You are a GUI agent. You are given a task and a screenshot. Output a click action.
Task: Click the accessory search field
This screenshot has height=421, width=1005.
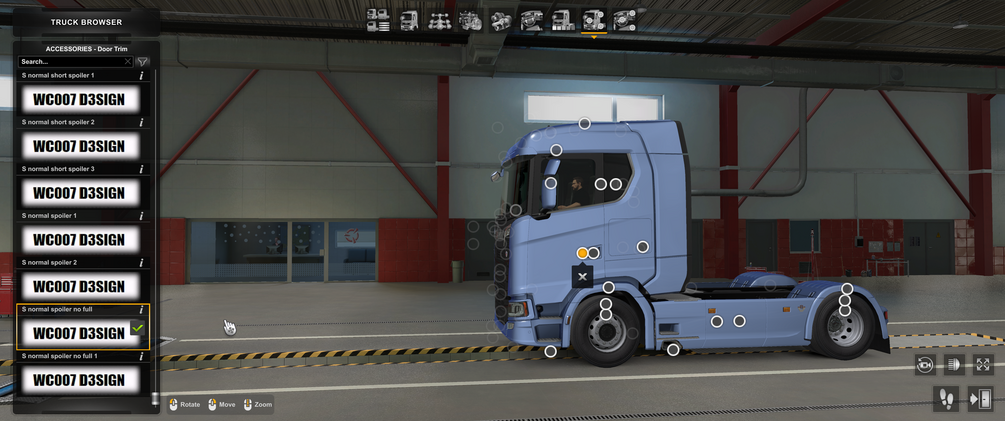[x=72, y=62]
